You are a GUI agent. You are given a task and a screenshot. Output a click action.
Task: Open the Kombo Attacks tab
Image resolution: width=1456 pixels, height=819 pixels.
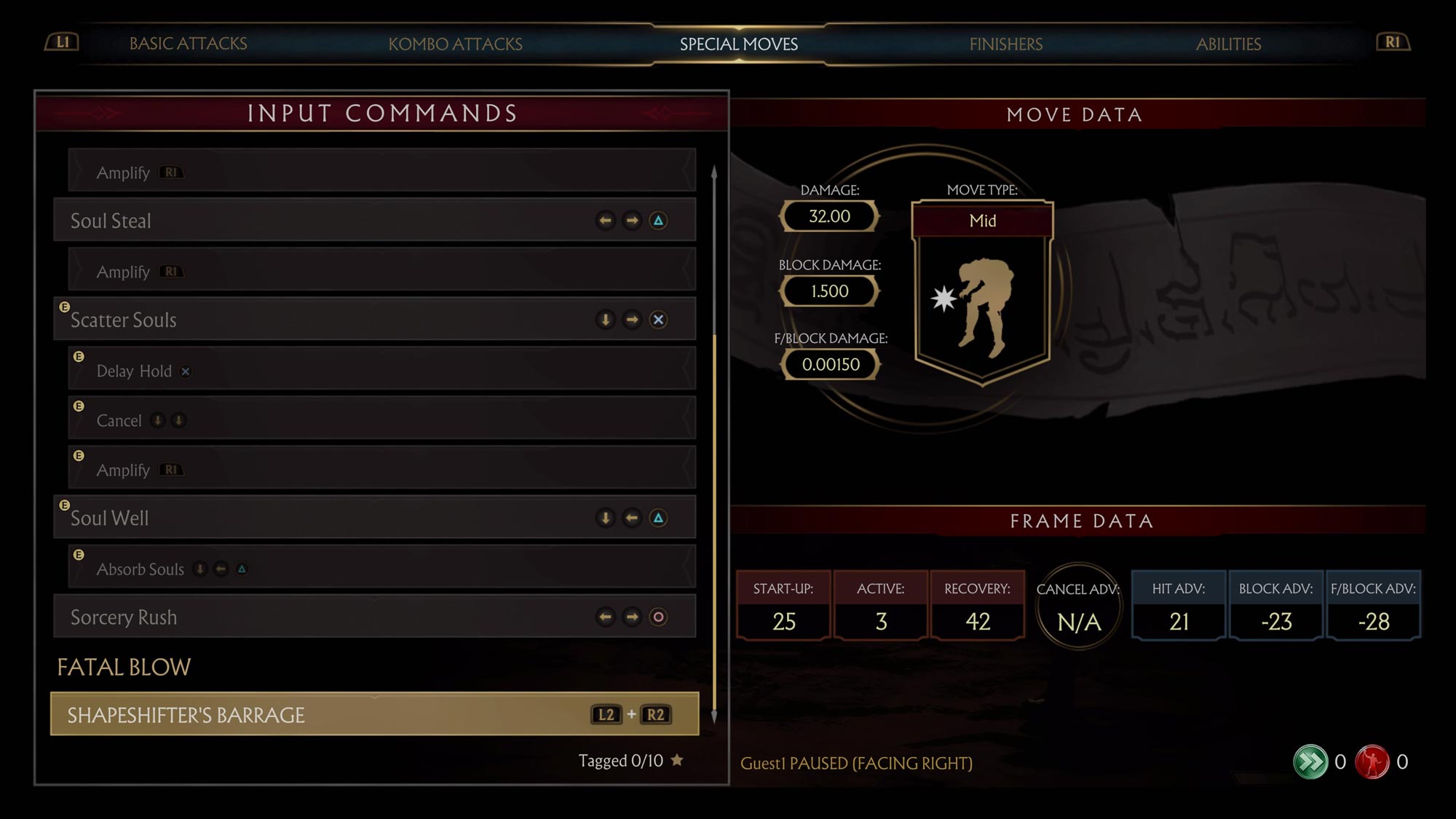(455, 44)
